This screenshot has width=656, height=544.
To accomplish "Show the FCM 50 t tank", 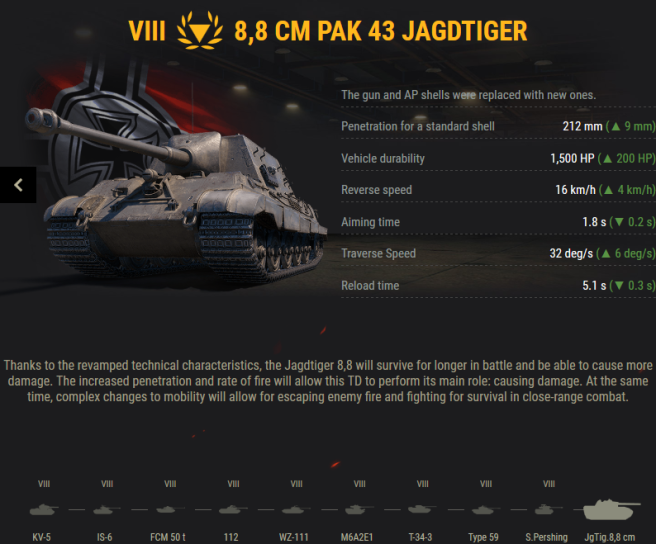I will click(x=169, y=509).
